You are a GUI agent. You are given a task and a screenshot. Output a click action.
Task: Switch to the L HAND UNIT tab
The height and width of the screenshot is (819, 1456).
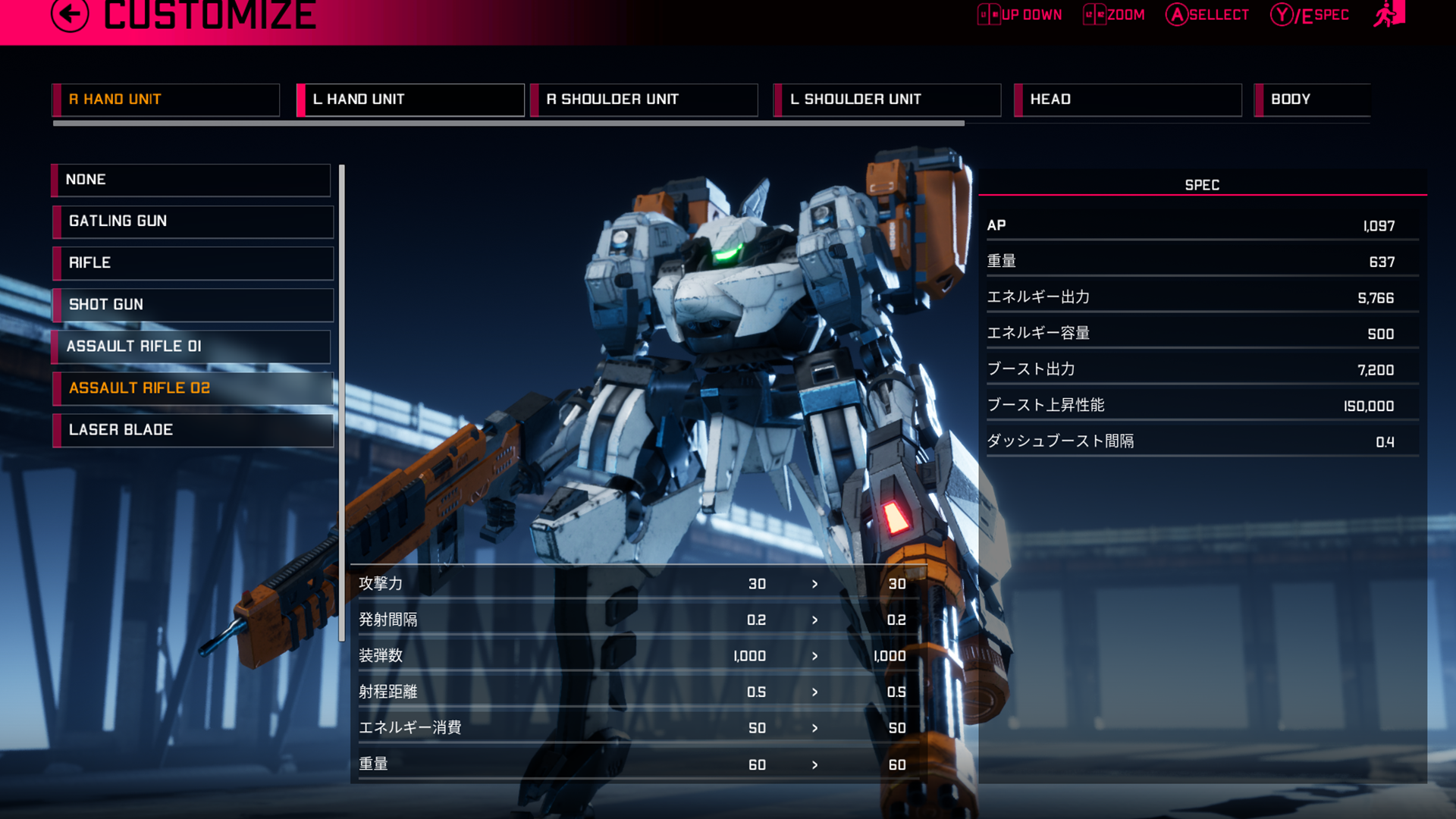pos(410,99)
